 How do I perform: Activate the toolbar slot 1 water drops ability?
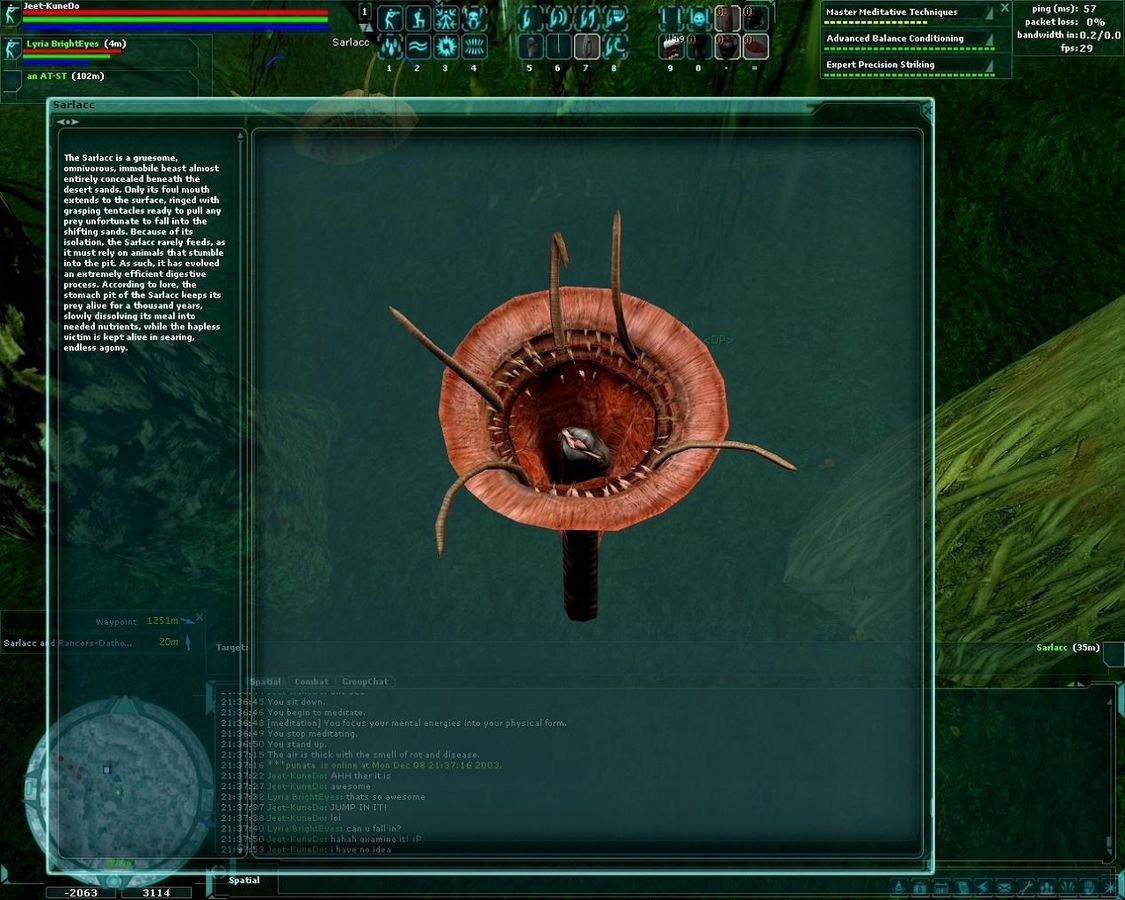390,46
